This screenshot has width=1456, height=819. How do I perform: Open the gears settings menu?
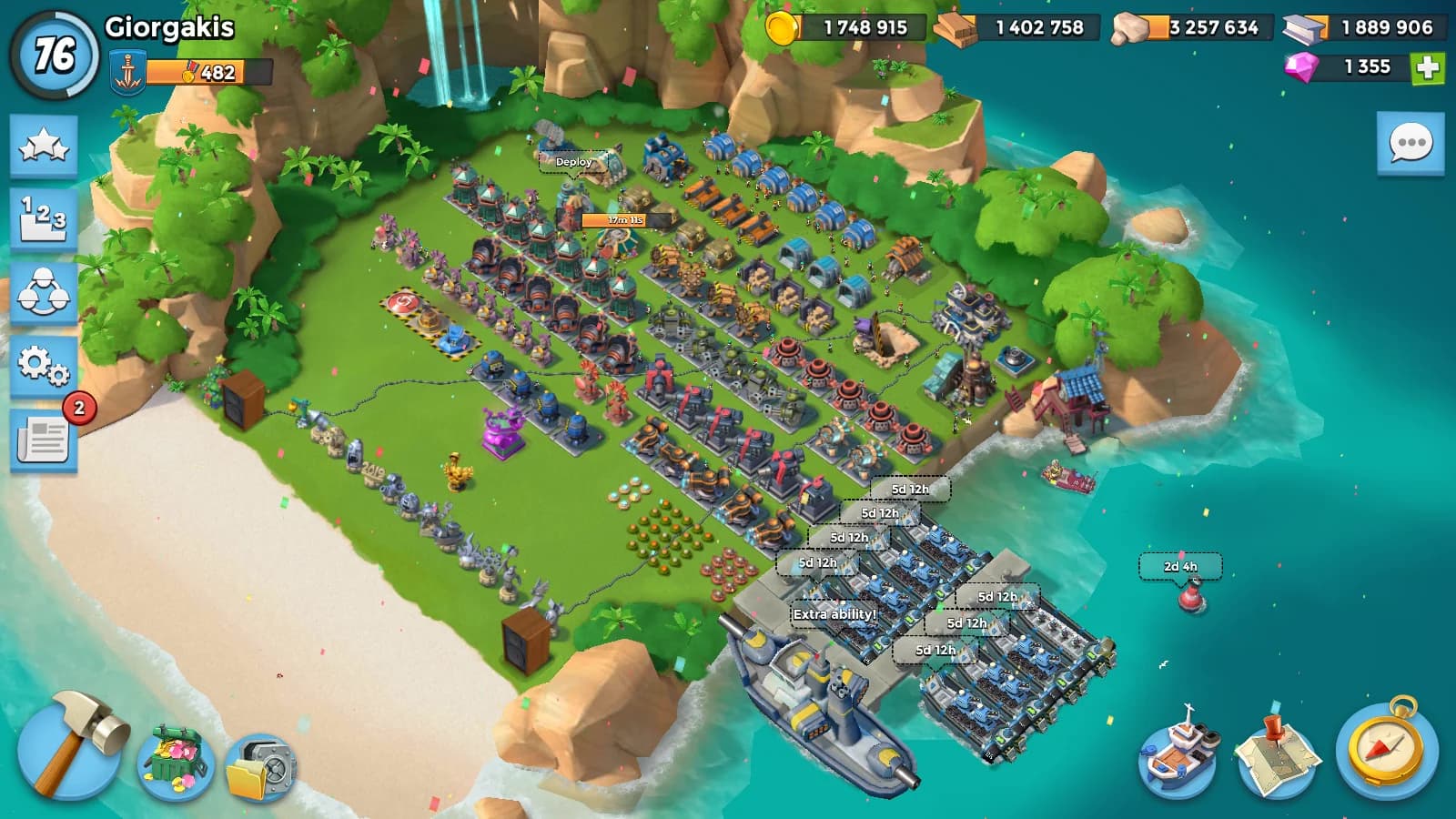coord(44,366)
